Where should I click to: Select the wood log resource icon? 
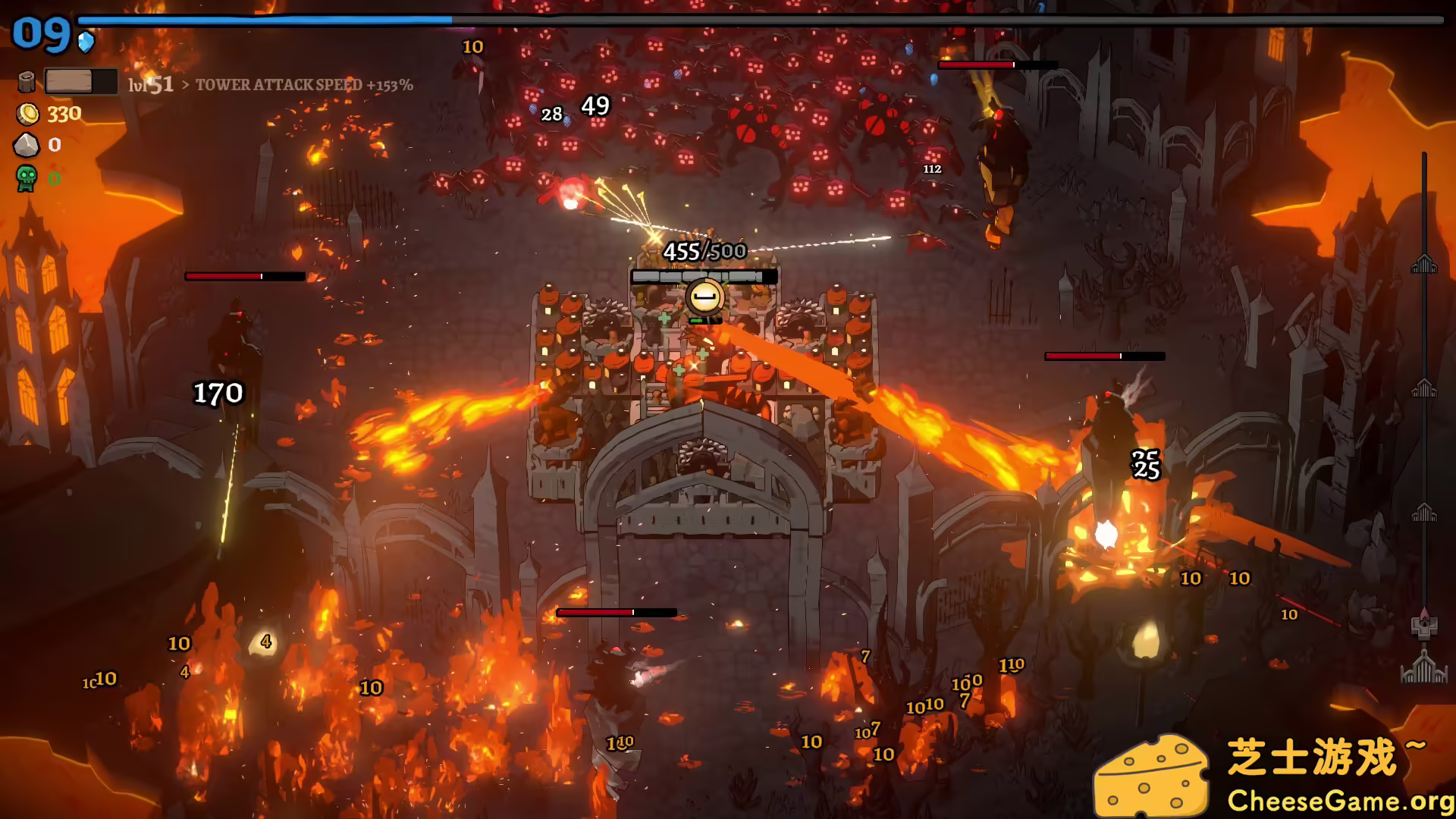coord(26,80)
